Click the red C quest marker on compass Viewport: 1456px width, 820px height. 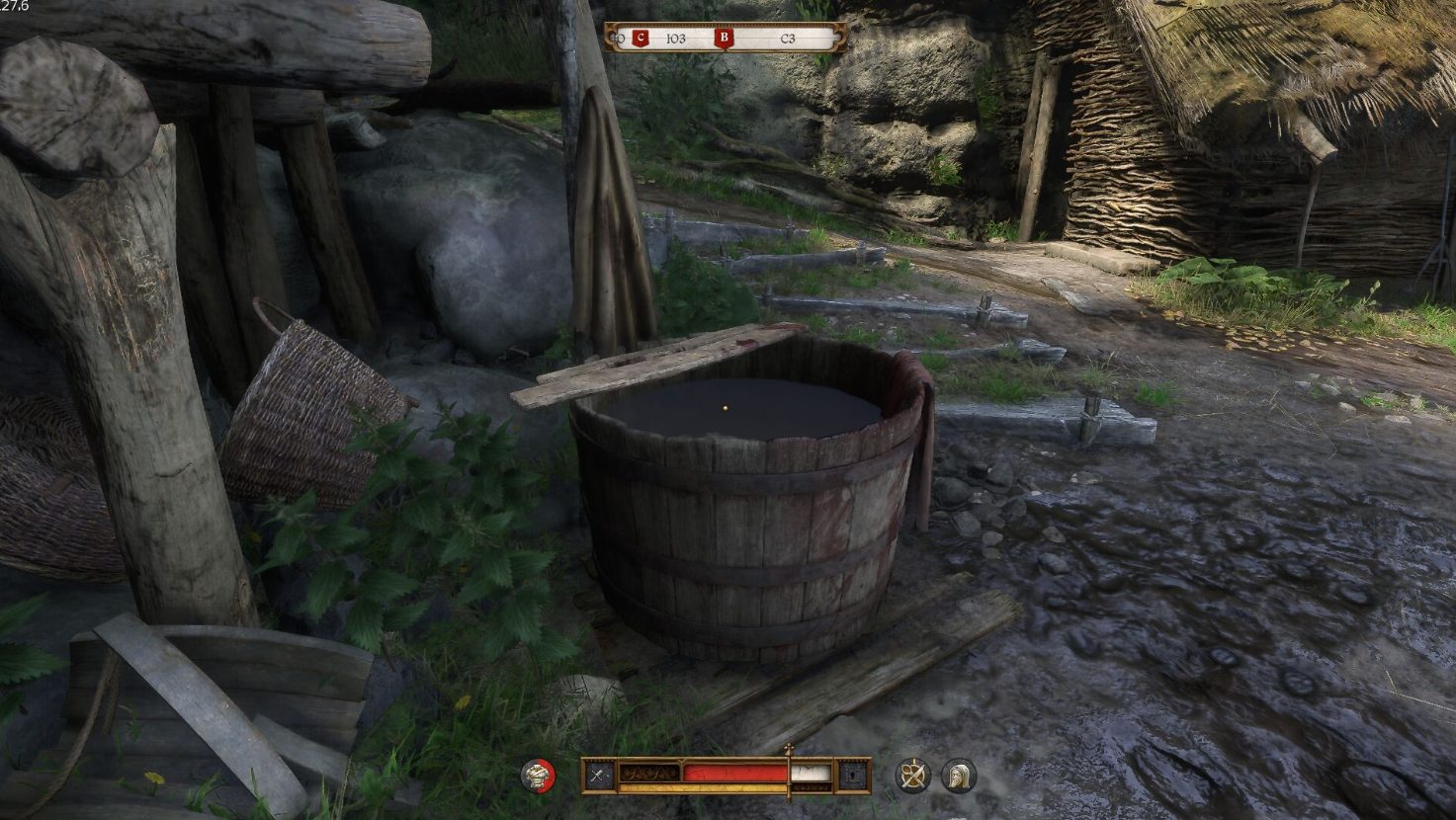click(641, 39)
